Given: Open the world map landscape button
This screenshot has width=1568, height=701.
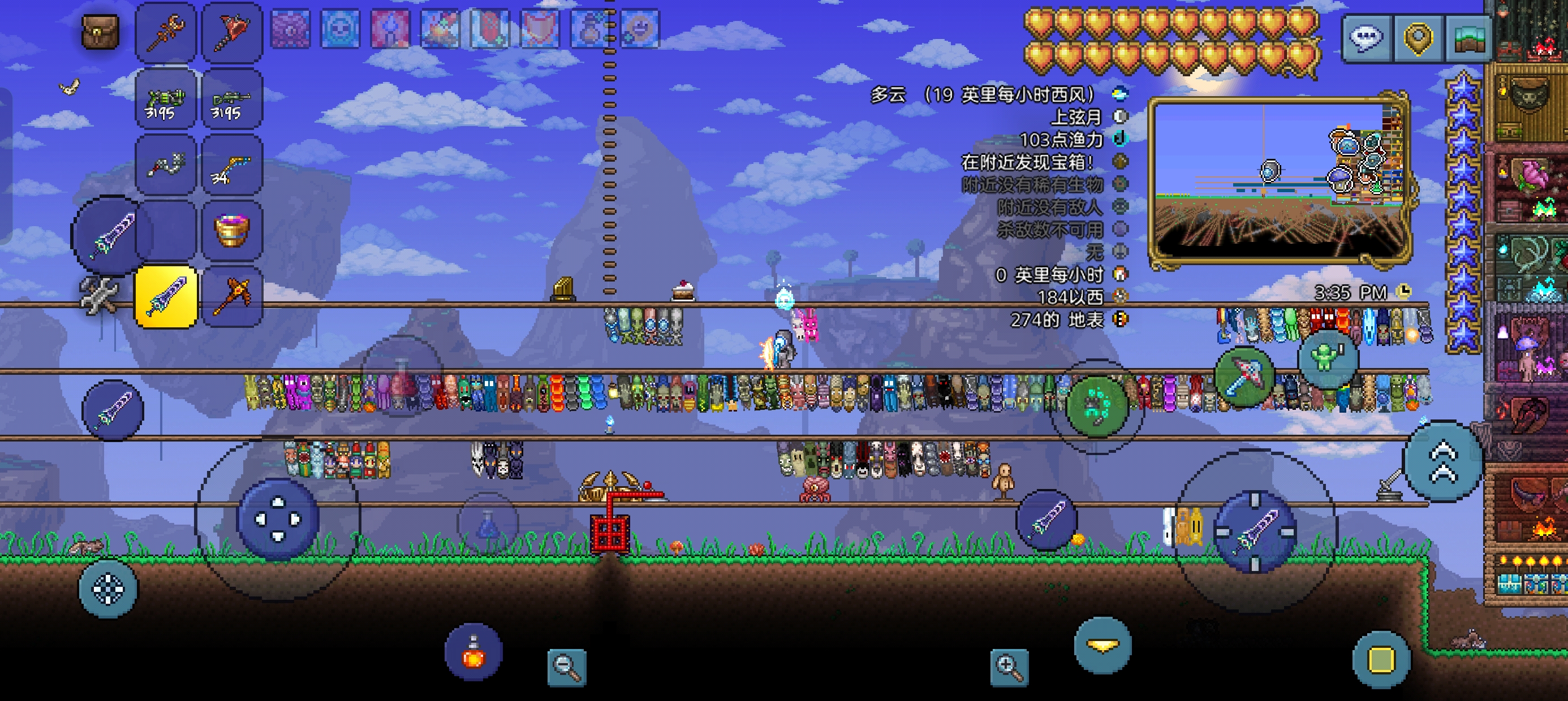Looking at the screenshot, I should point(1467,38).
